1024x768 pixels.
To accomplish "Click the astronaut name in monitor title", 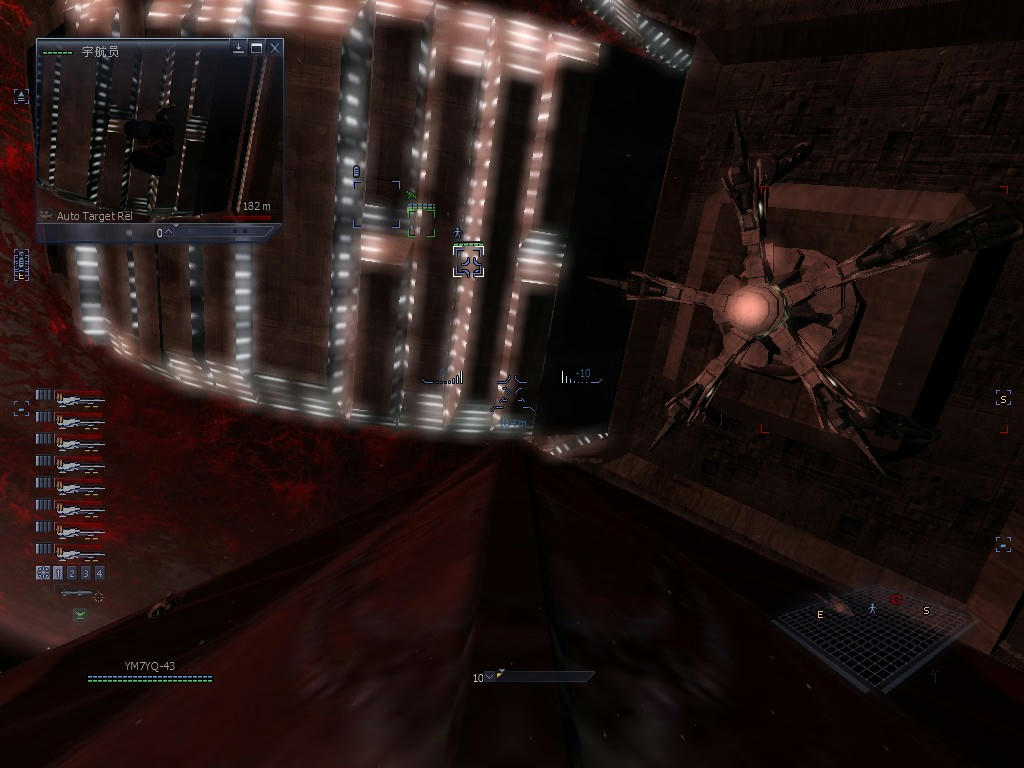I will [100, 51].
